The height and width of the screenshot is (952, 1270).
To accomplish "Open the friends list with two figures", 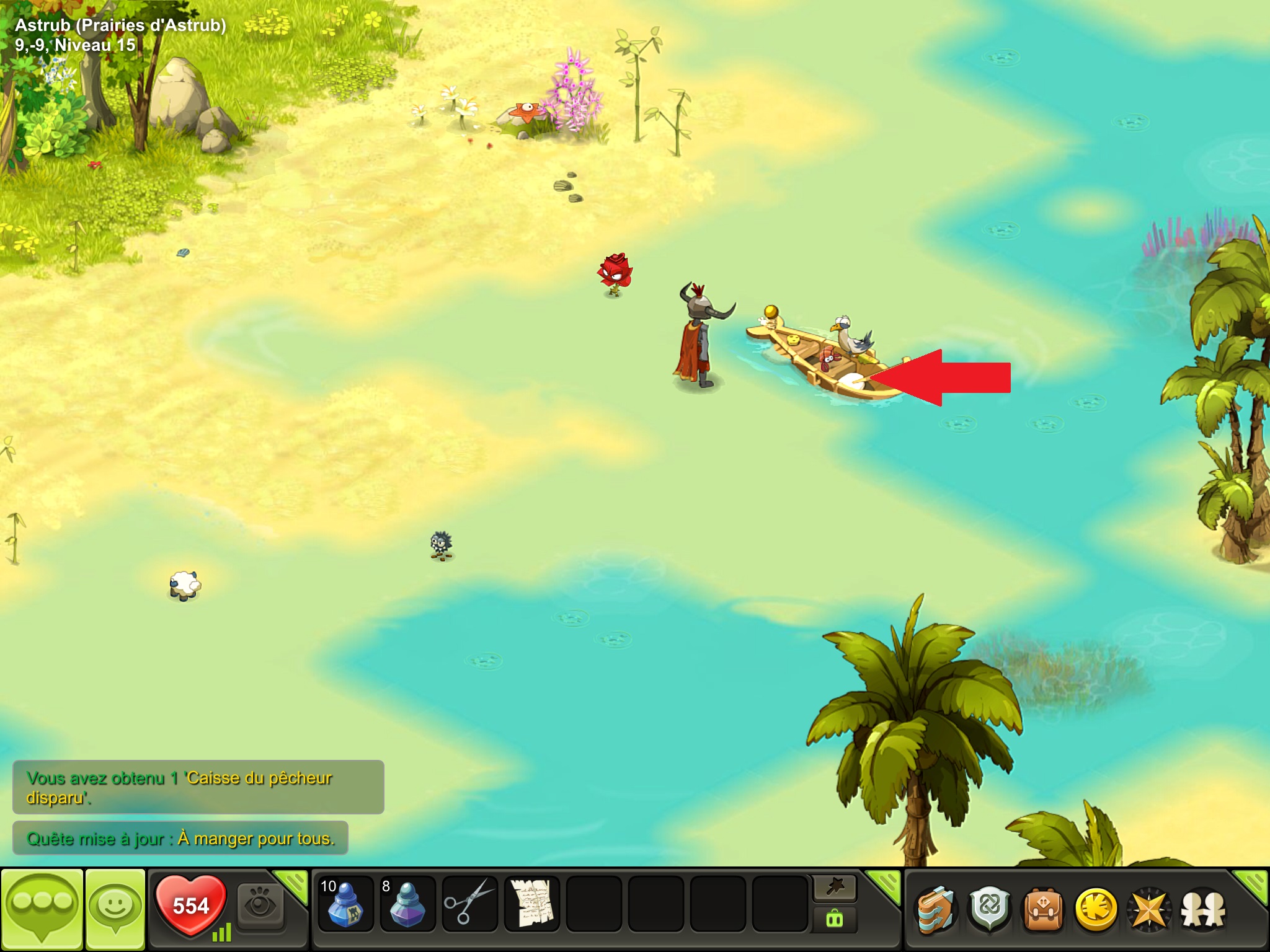I will coord(1203,910).
